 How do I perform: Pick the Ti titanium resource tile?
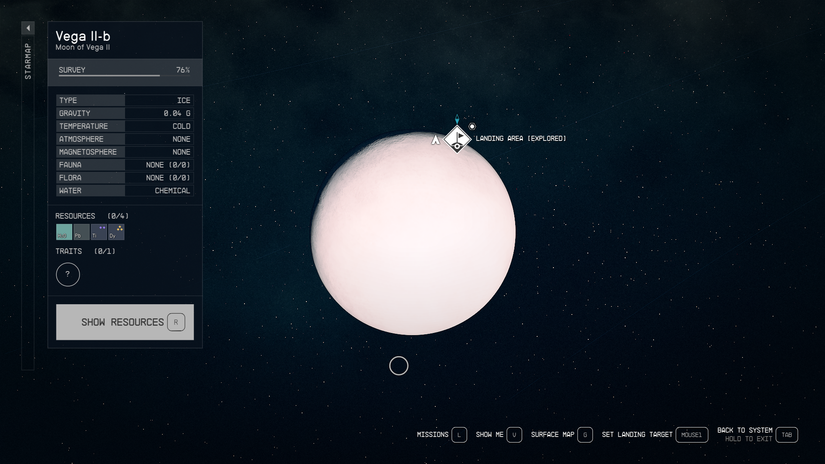point(99,232)
